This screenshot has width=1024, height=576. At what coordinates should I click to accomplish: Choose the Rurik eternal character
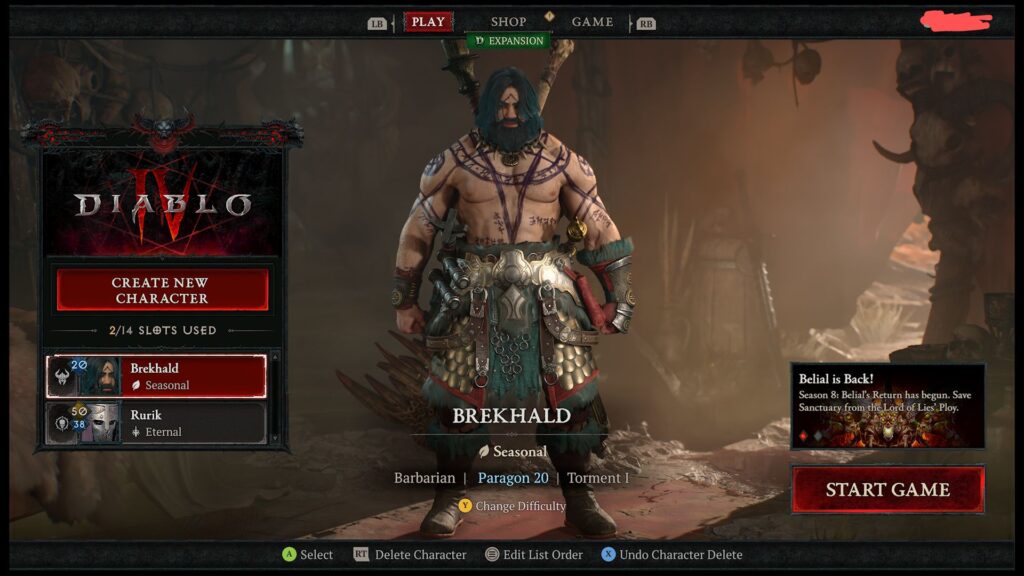(156, 423)
